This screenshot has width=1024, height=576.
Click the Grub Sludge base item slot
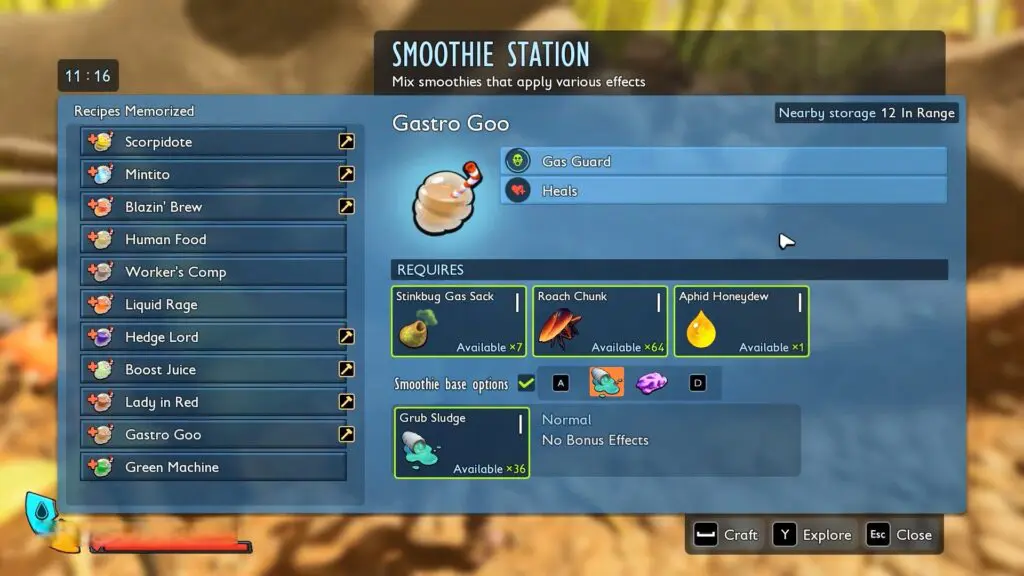[462, 442]
